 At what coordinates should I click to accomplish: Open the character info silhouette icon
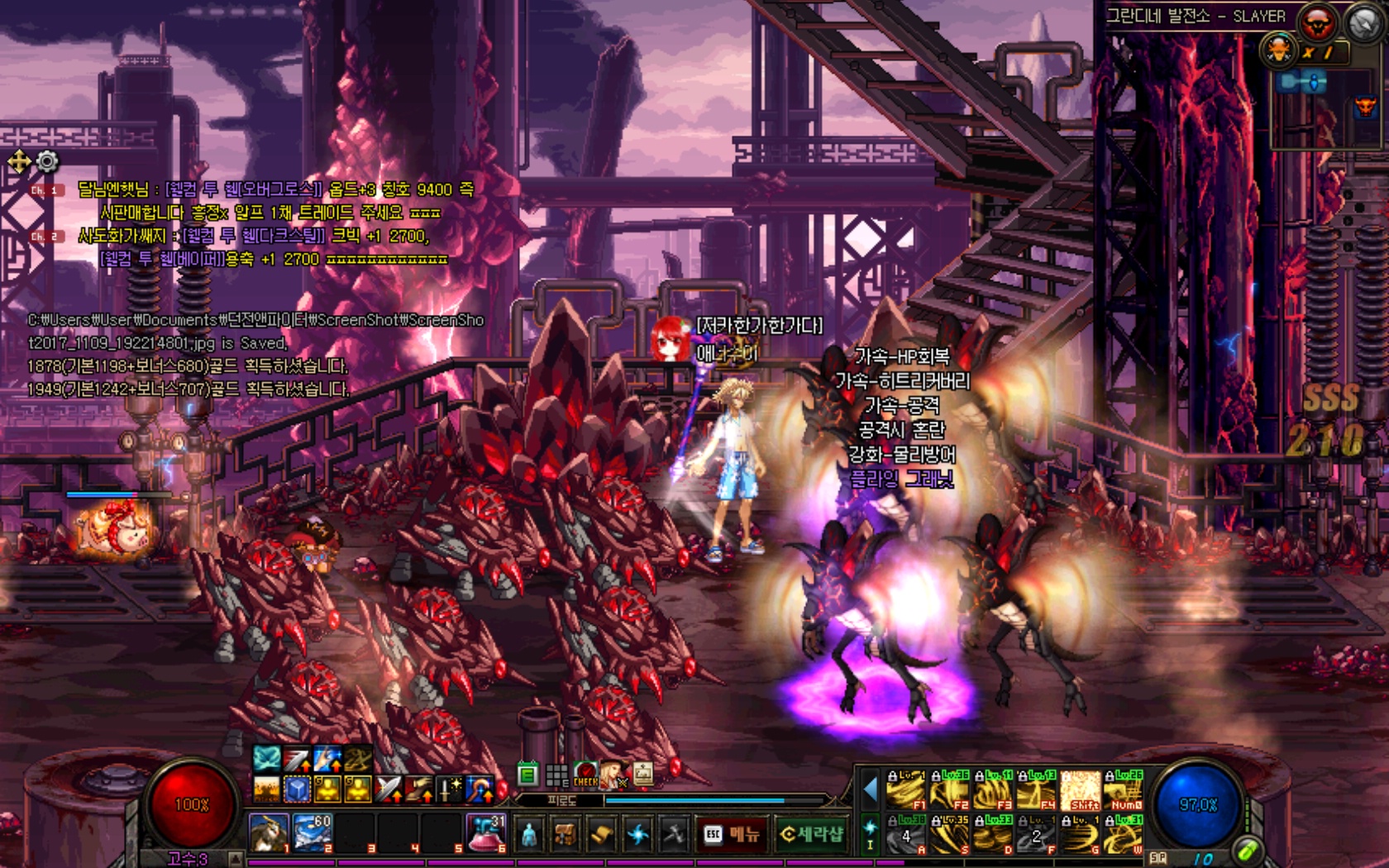click(528, 835)
